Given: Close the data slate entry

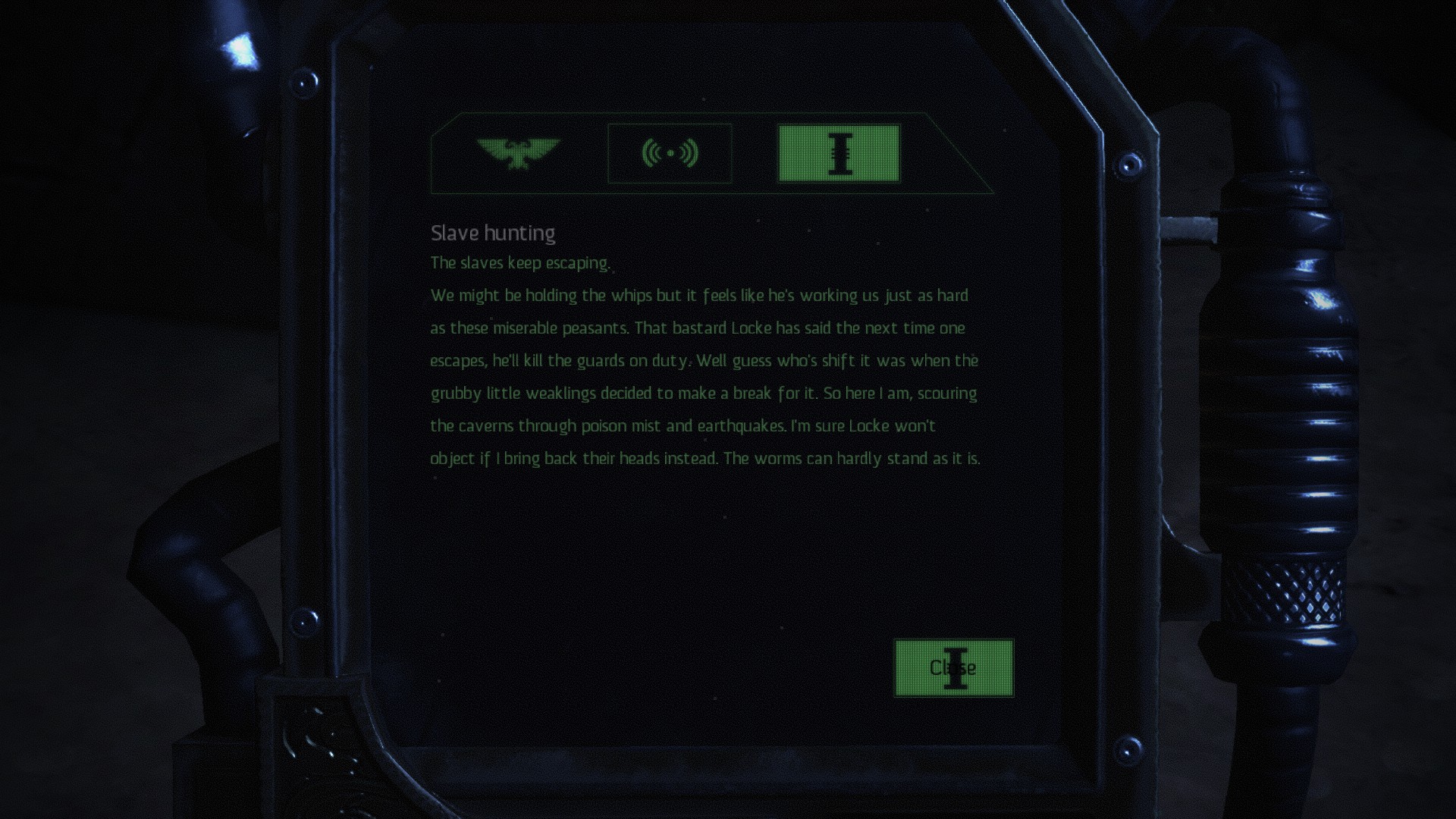Looking at the screenshot, I should point(953,668).
